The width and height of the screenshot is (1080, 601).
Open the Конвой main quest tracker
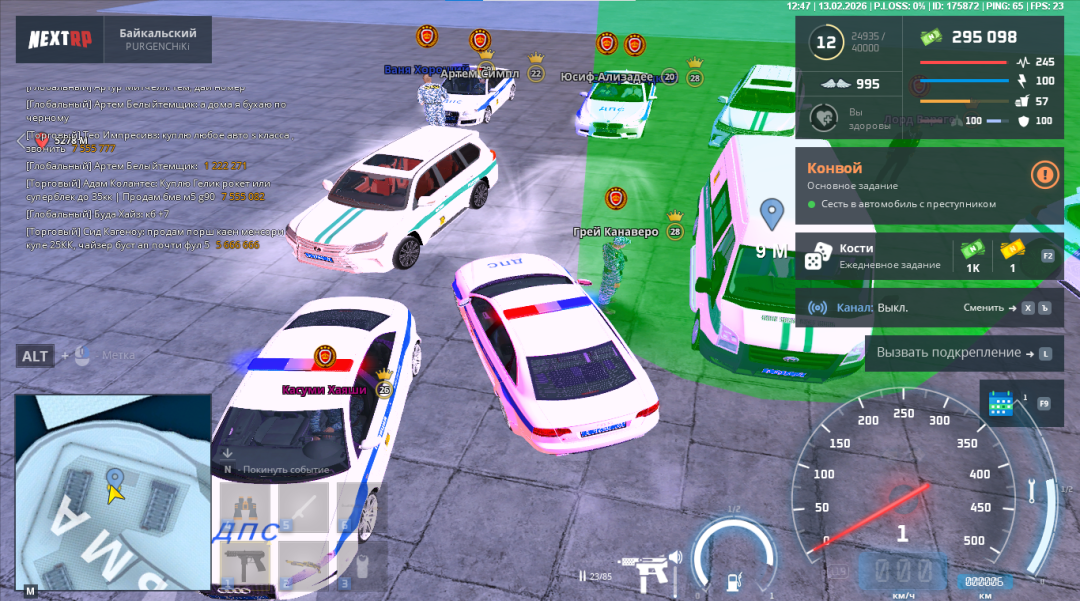[x=910, y=184]
